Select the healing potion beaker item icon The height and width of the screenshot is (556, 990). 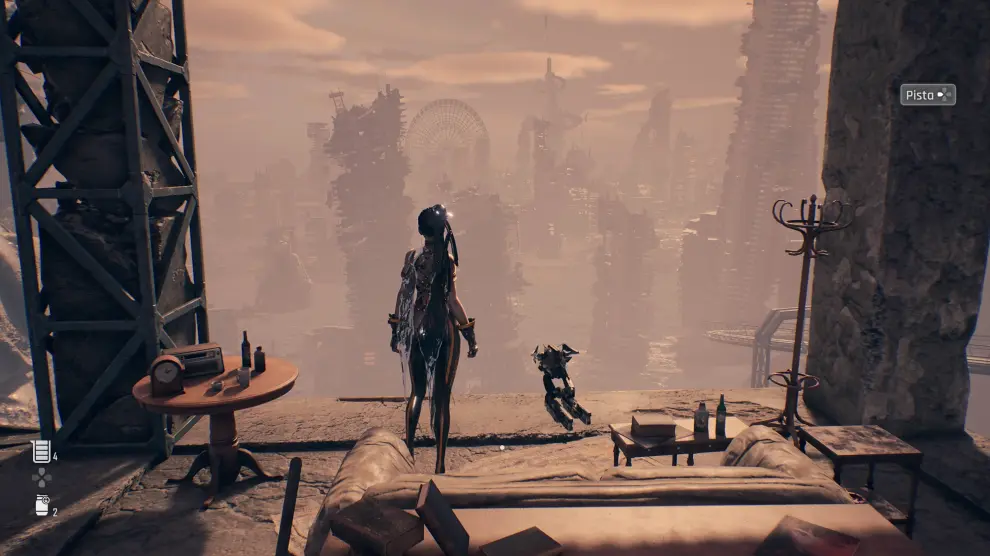point(41,451)
